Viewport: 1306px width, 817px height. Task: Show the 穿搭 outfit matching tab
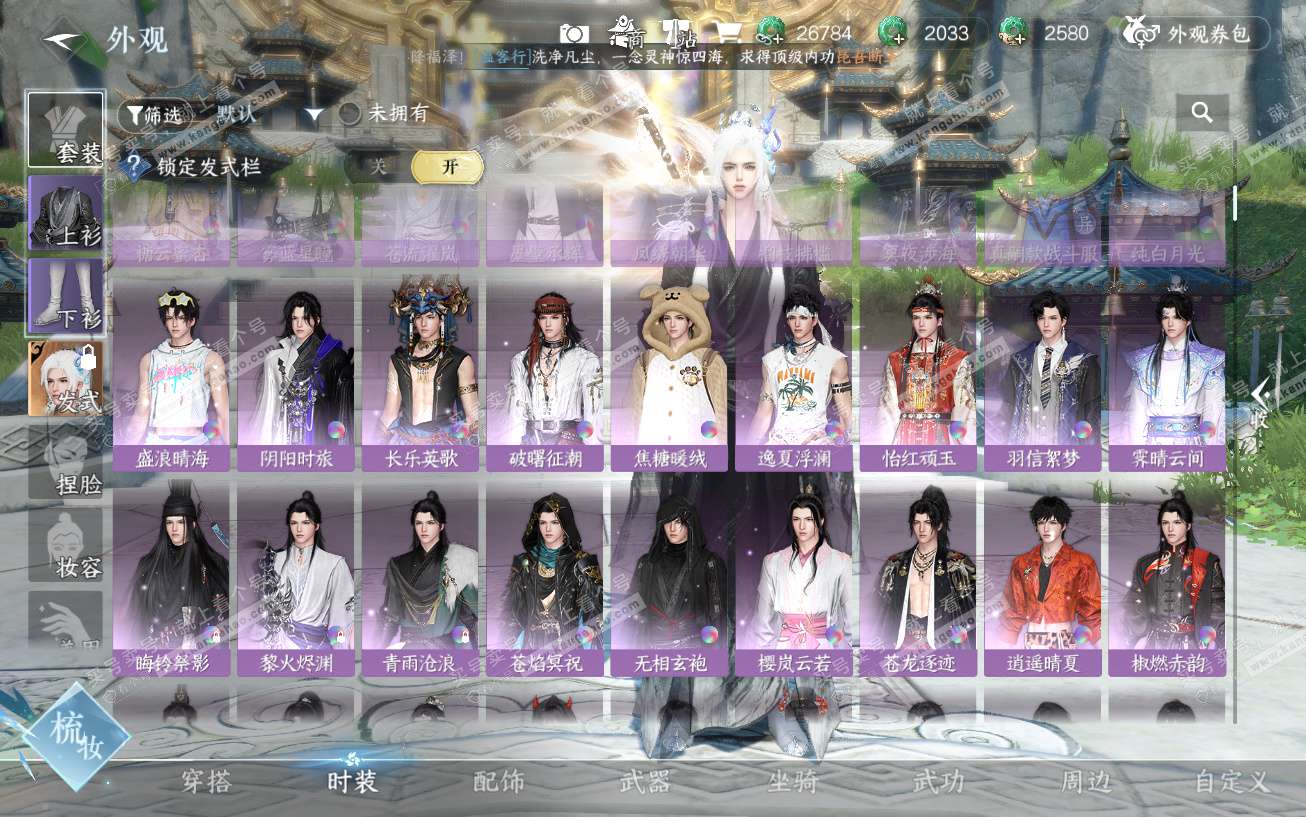coord(207,782)
